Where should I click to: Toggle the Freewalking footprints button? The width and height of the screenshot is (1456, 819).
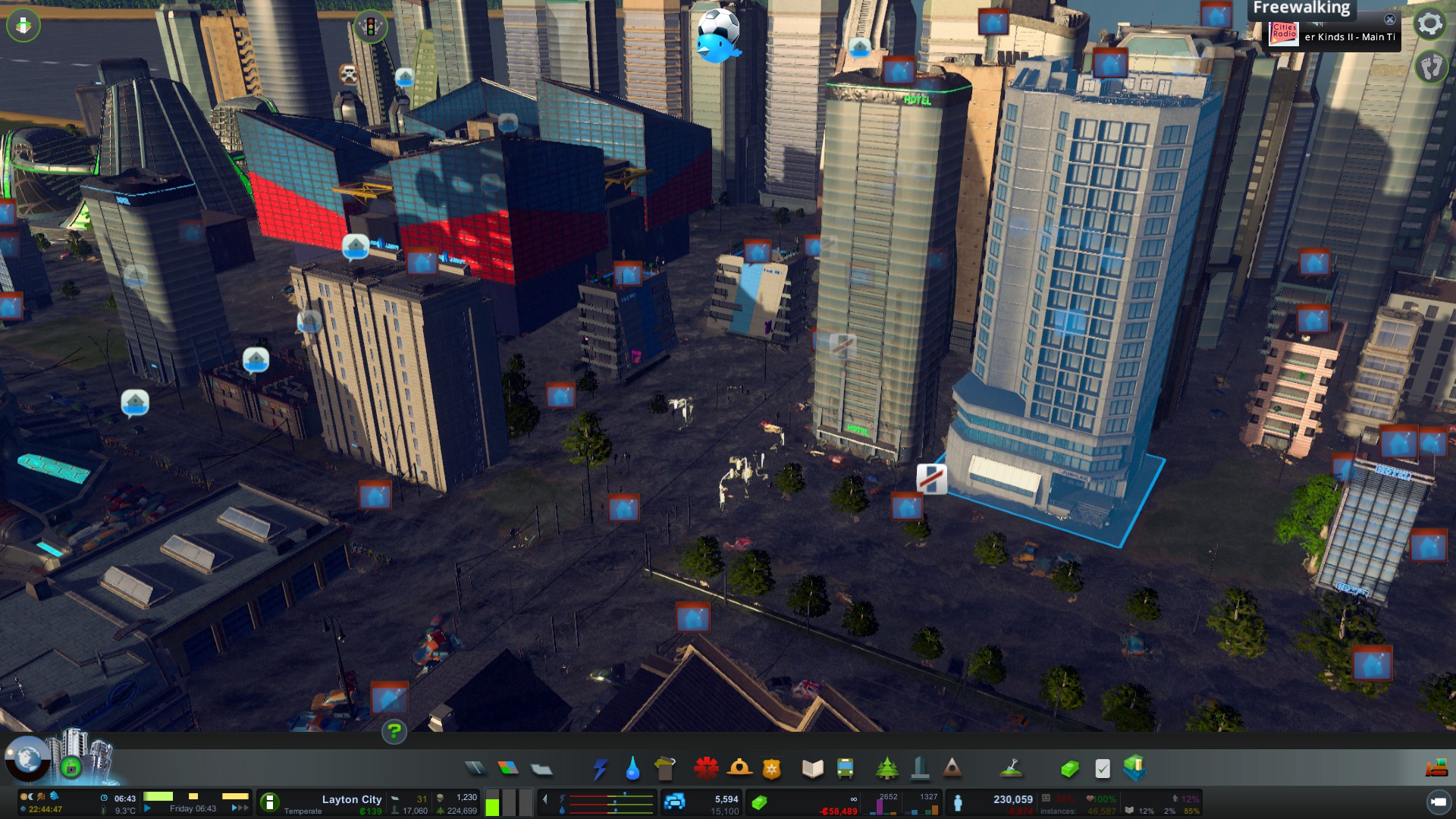click(1431, 67)
